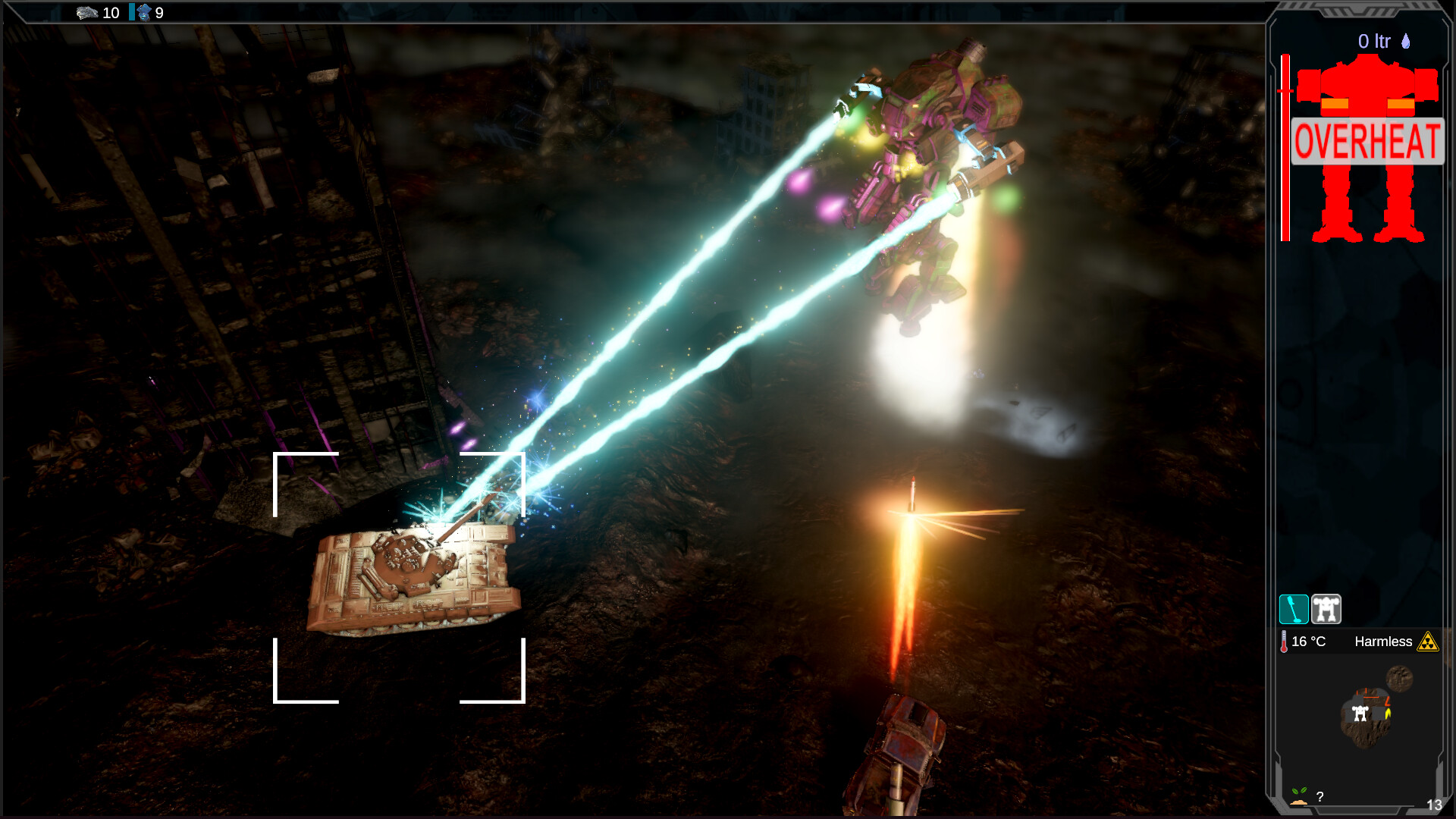Click the rock thumbnail on the minimap
Image resolution: width=1456 pixels, height=819 pixels.
coord(1399,680)
